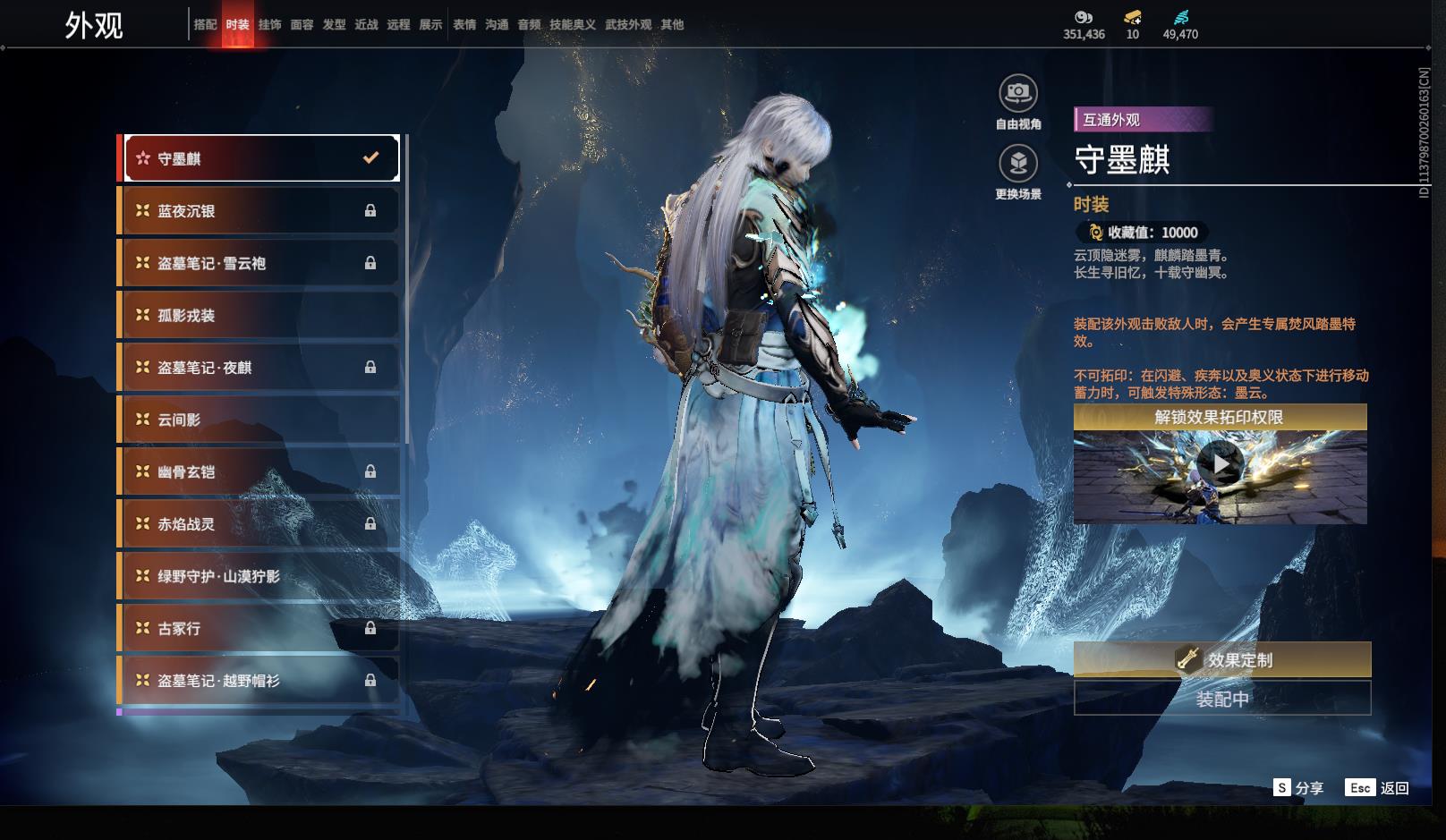This screenshot has height=840, width=1446.
Task: Go to the 近战 melee tab
Action: (x=366, y=25)
